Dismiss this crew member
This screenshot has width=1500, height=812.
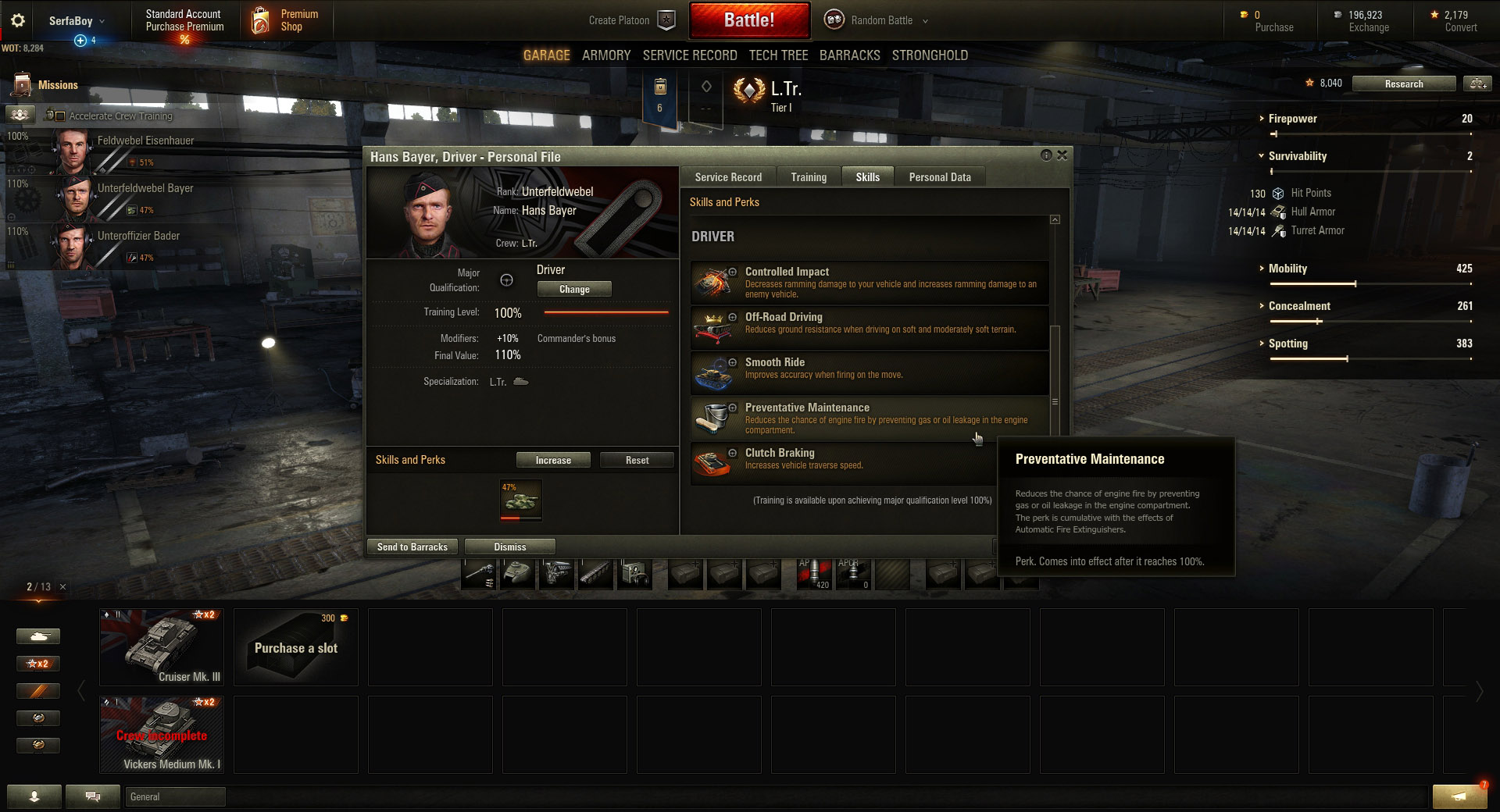coord(509,547)
